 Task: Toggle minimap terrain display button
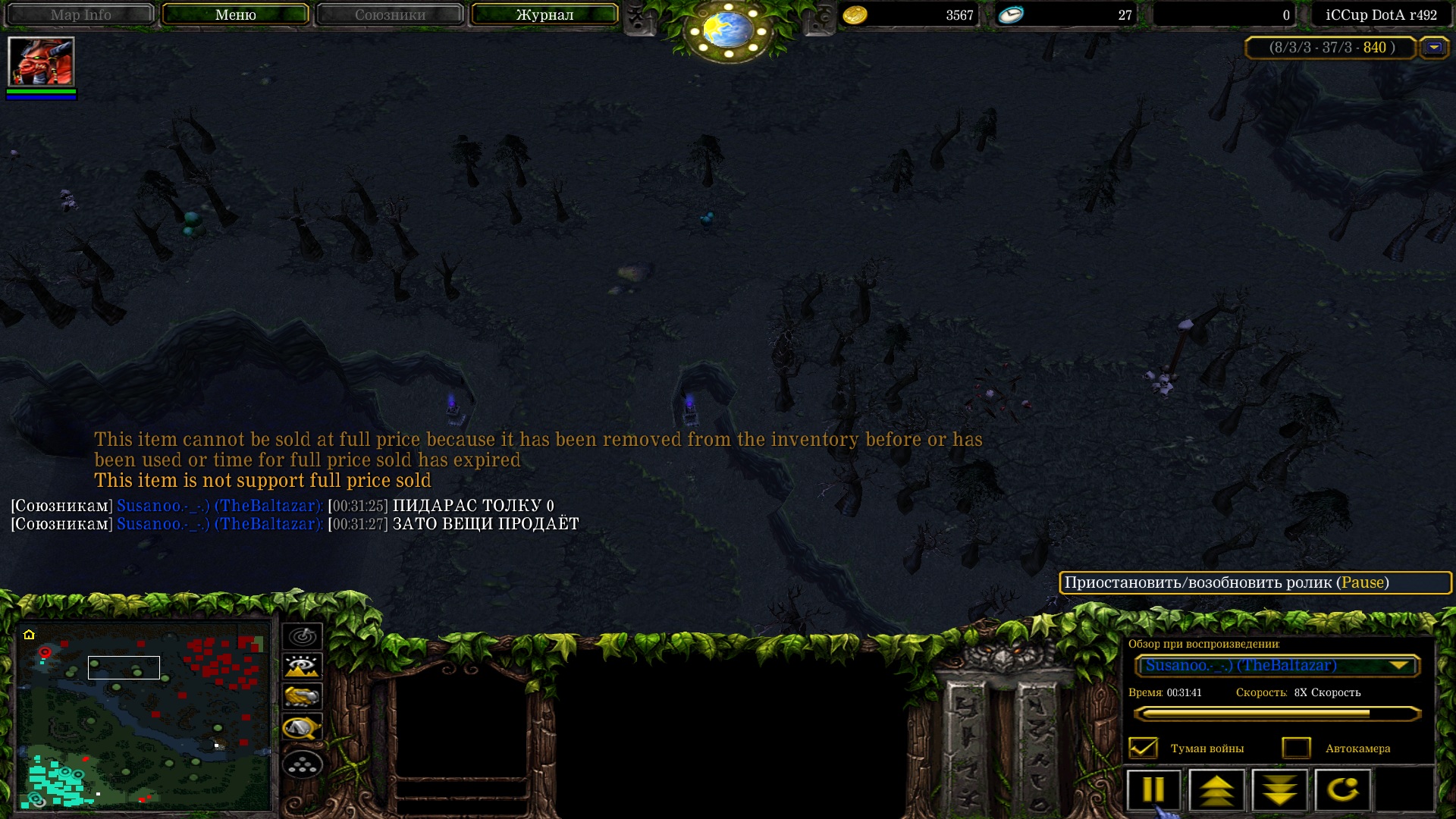point(303,667)
